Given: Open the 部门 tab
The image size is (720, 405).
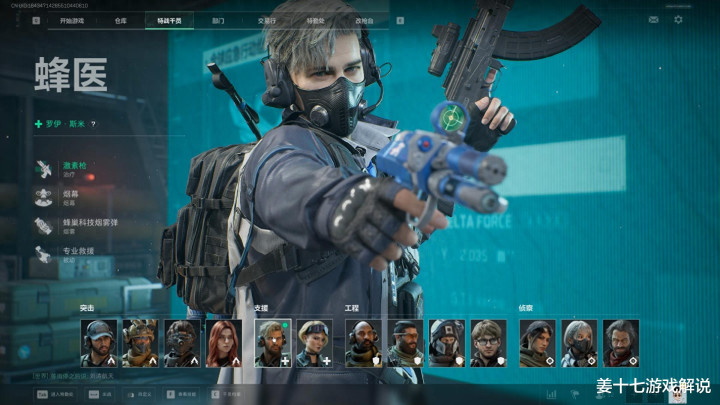Looking at the screenshot, I should 218,19.
